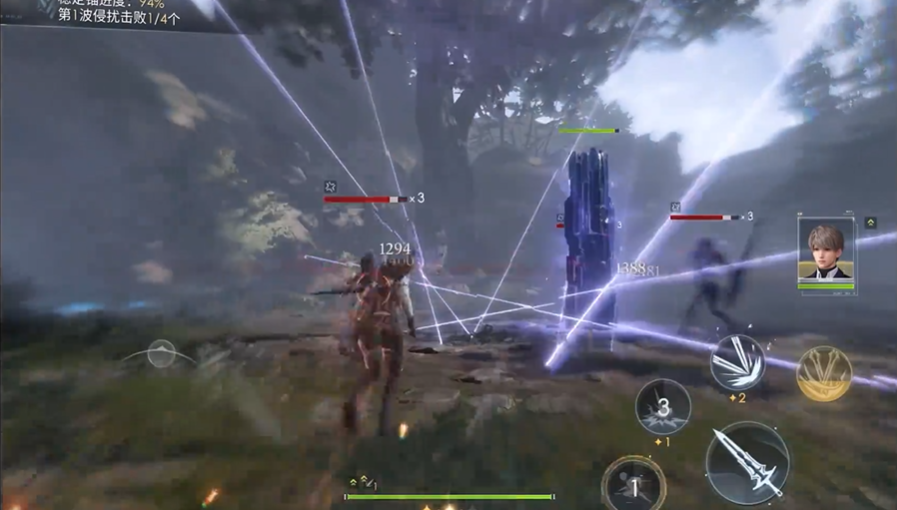897x510 pixels.
Task: Click the chevron icon beside the portrait
Action: pos(871,222)
